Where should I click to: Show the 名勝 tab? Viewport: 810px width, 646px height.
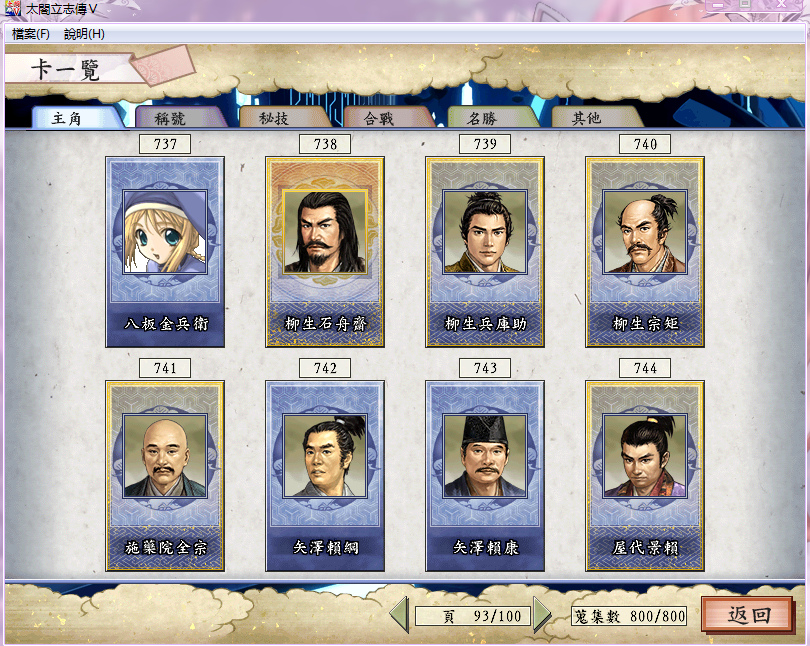pyautogui.click(x=482, y=118)
